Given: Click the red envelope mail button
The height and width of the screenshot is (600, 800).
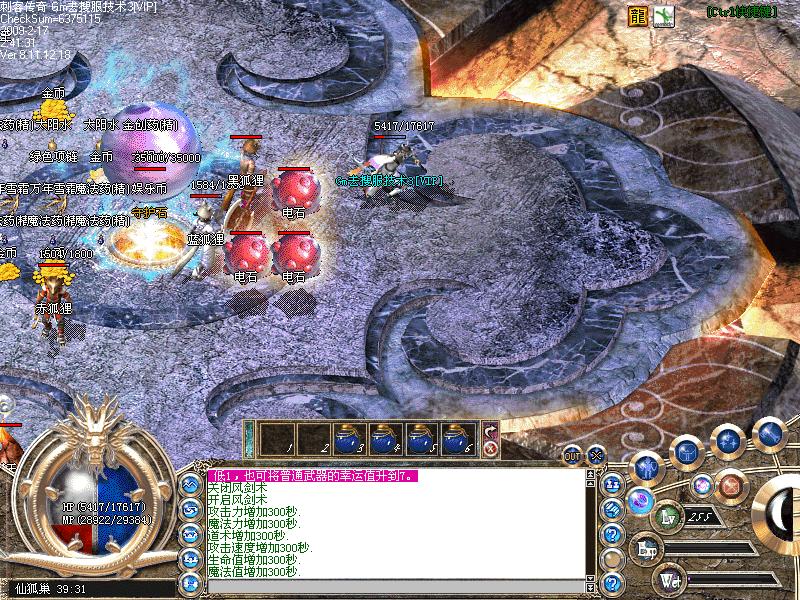Looking at the screenshot, I should pos(733,486).
